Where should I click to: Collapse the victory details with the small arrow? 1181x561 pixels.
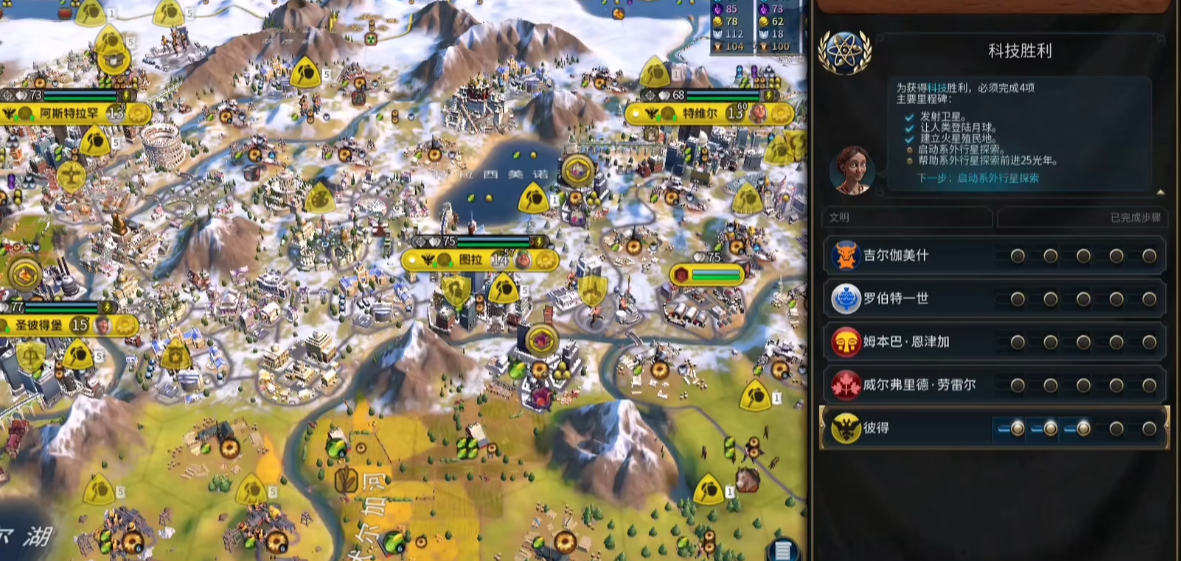point(1160,192)
